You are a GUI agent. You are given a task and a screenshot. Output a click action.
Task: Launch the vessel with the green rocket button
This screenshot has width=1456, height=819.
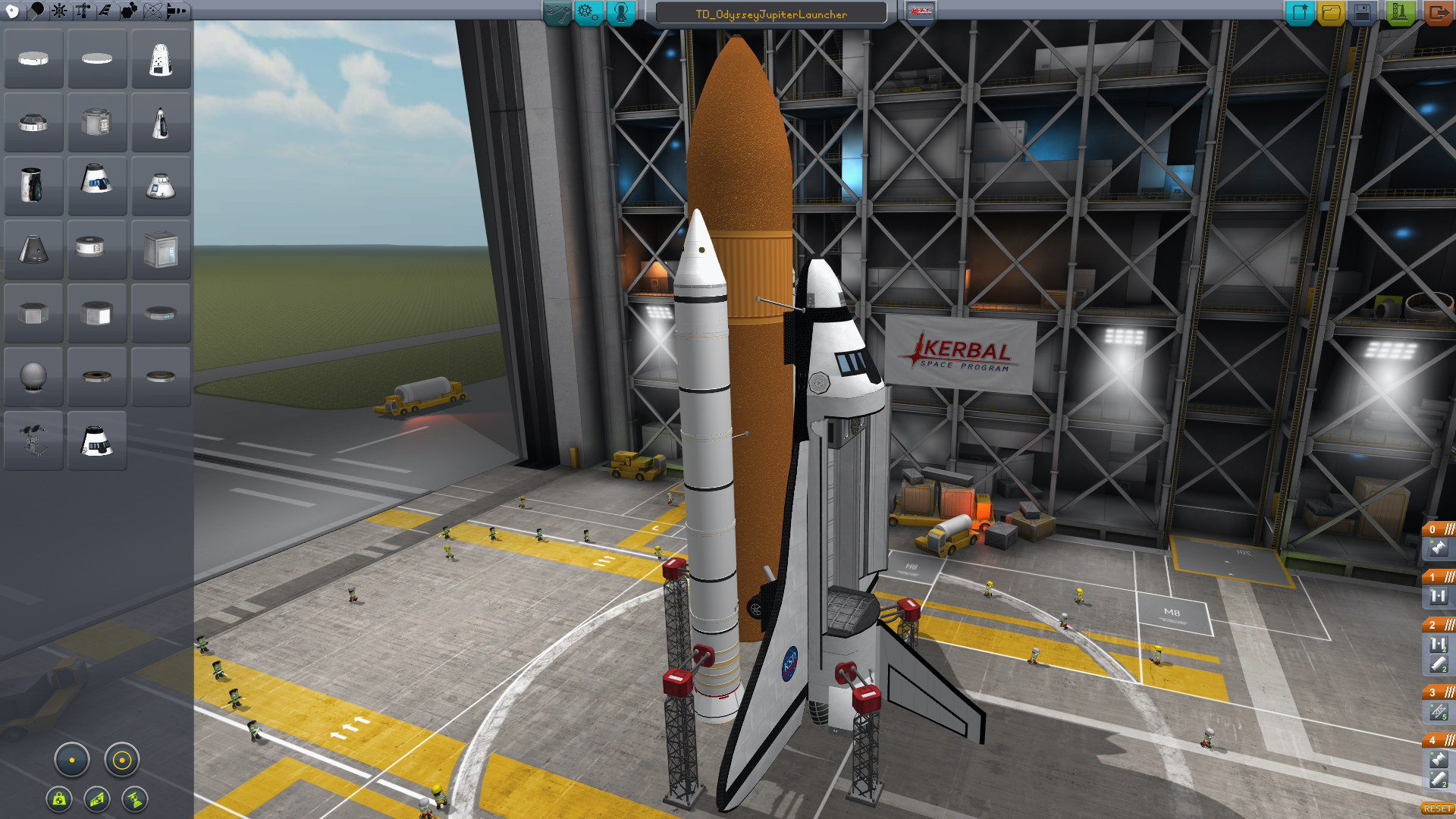1400,13
